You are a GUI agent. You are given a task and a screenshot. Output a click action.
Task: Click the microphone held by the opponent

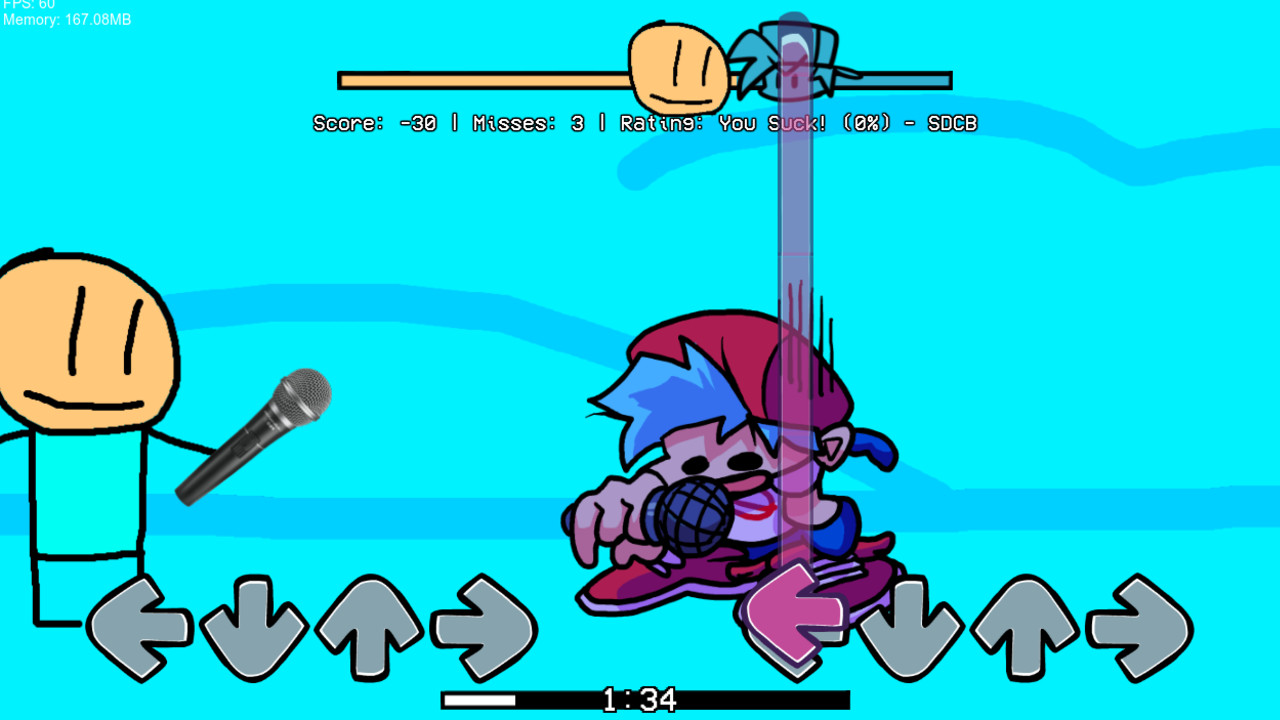255,435
